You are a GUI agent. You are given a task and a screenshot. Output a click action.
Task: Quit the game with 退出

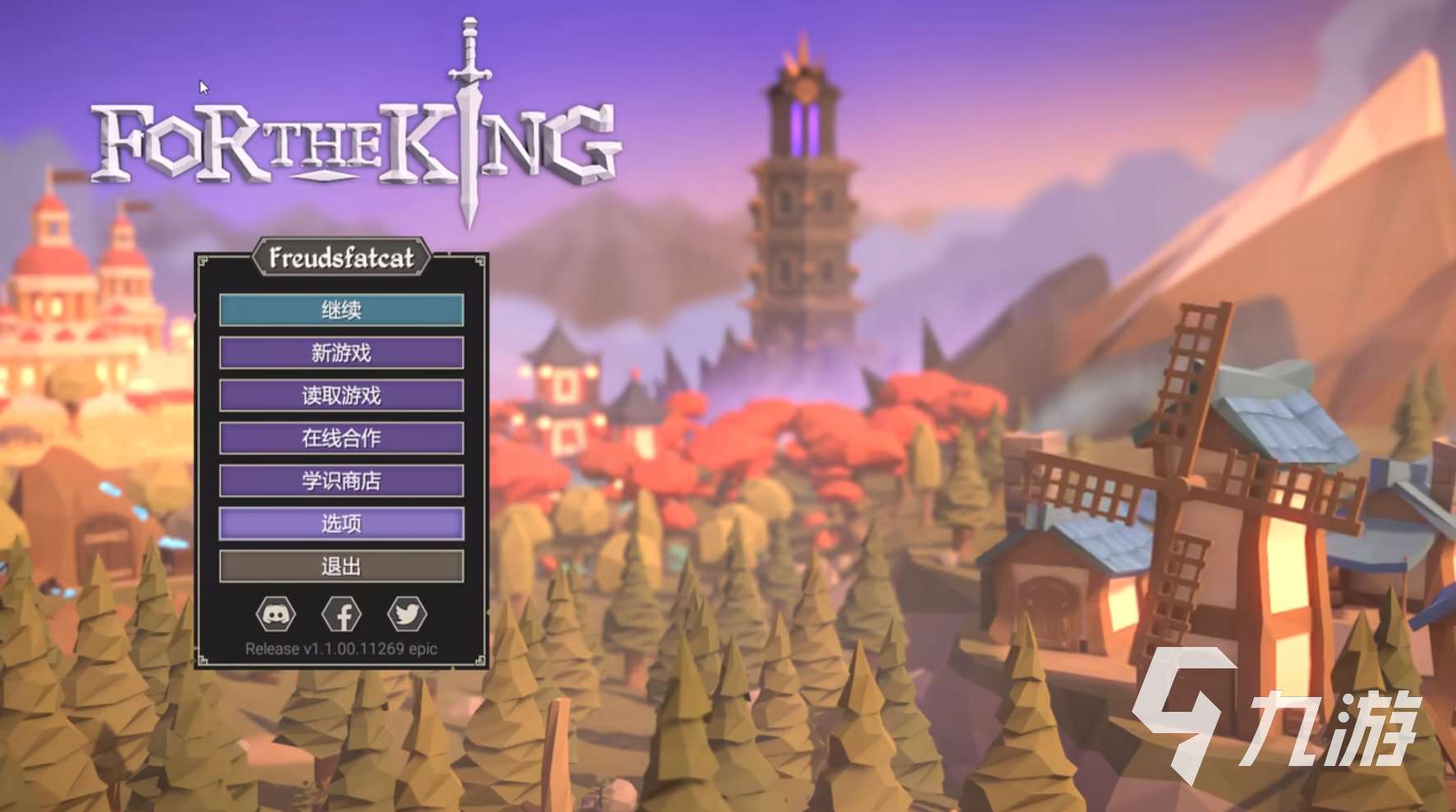[341, 567]
